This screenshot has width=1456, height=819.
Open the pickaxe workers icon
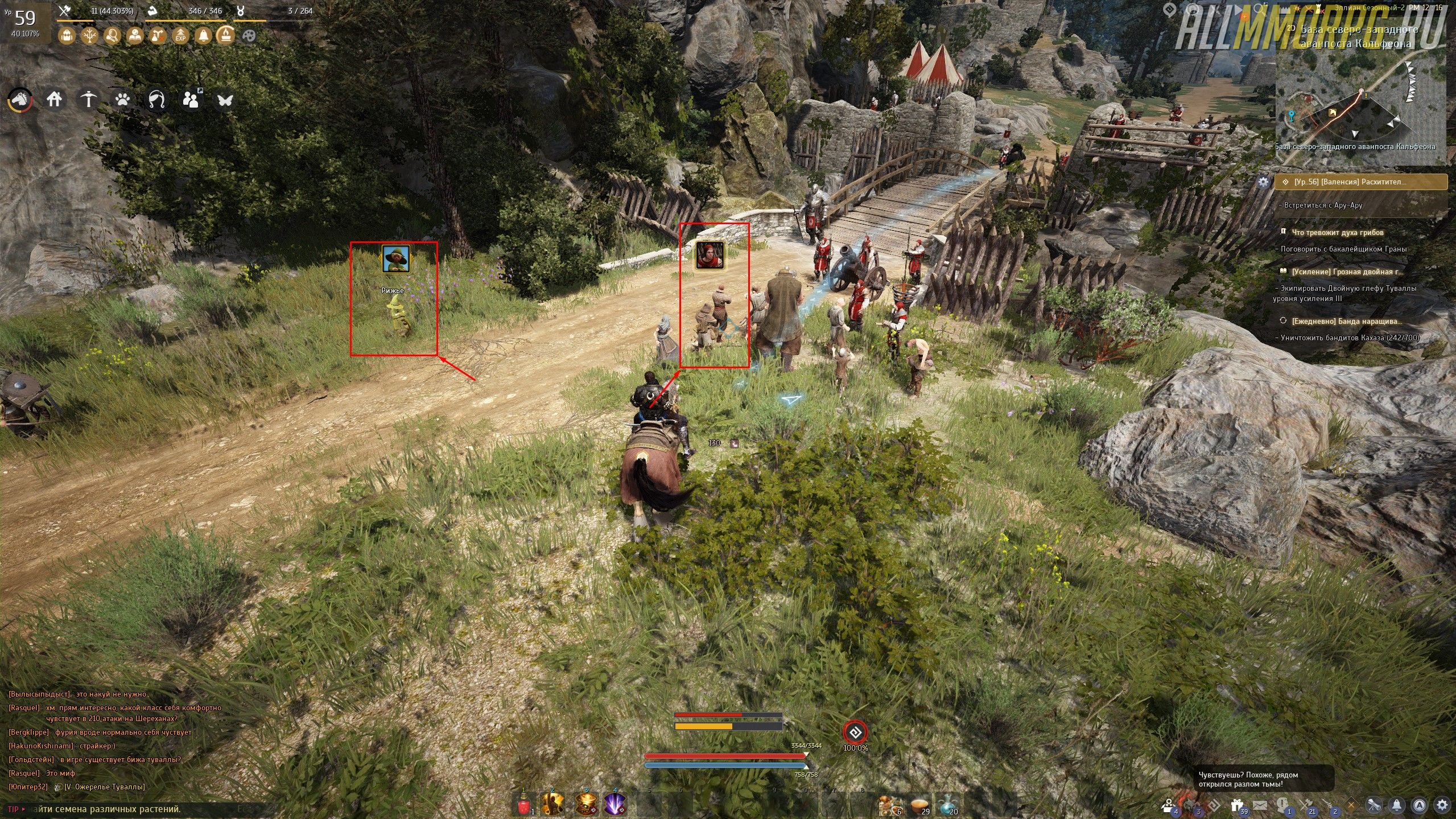click(88, 100)
